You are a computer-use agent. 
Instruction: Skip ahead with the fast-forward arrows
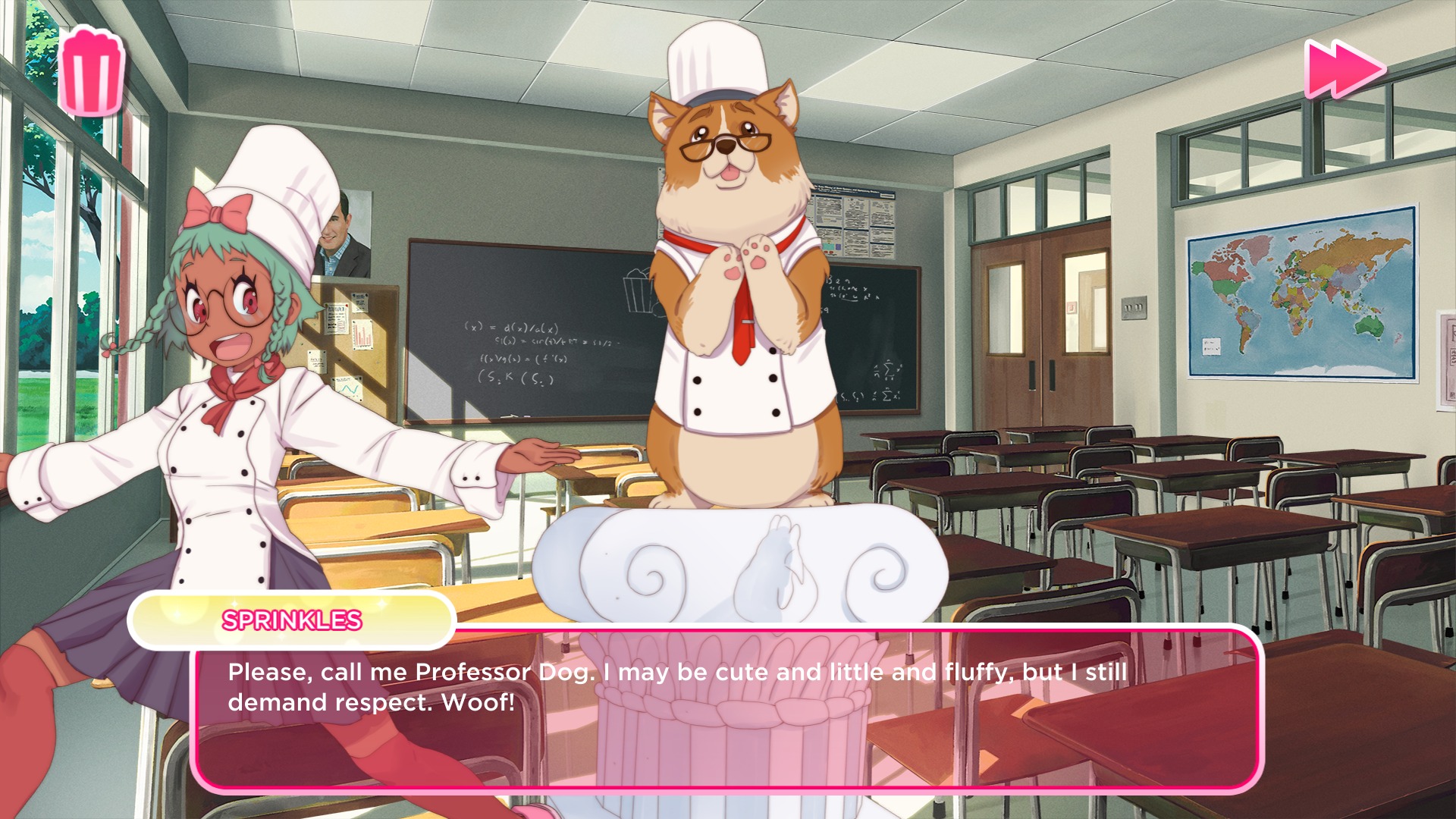(1344, 69)
